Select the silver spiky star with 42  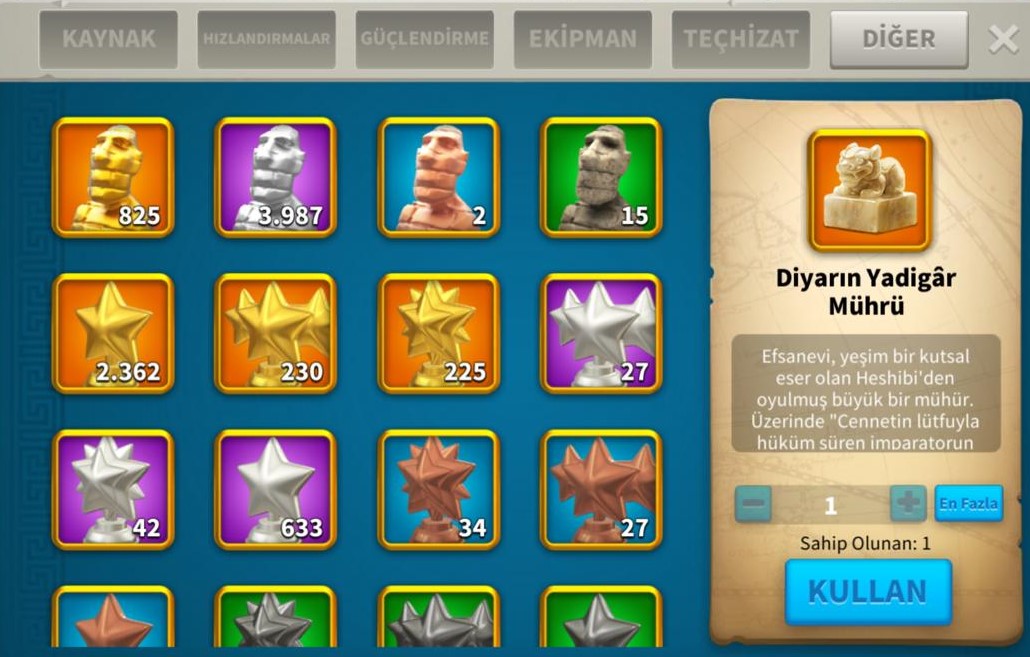113,489
